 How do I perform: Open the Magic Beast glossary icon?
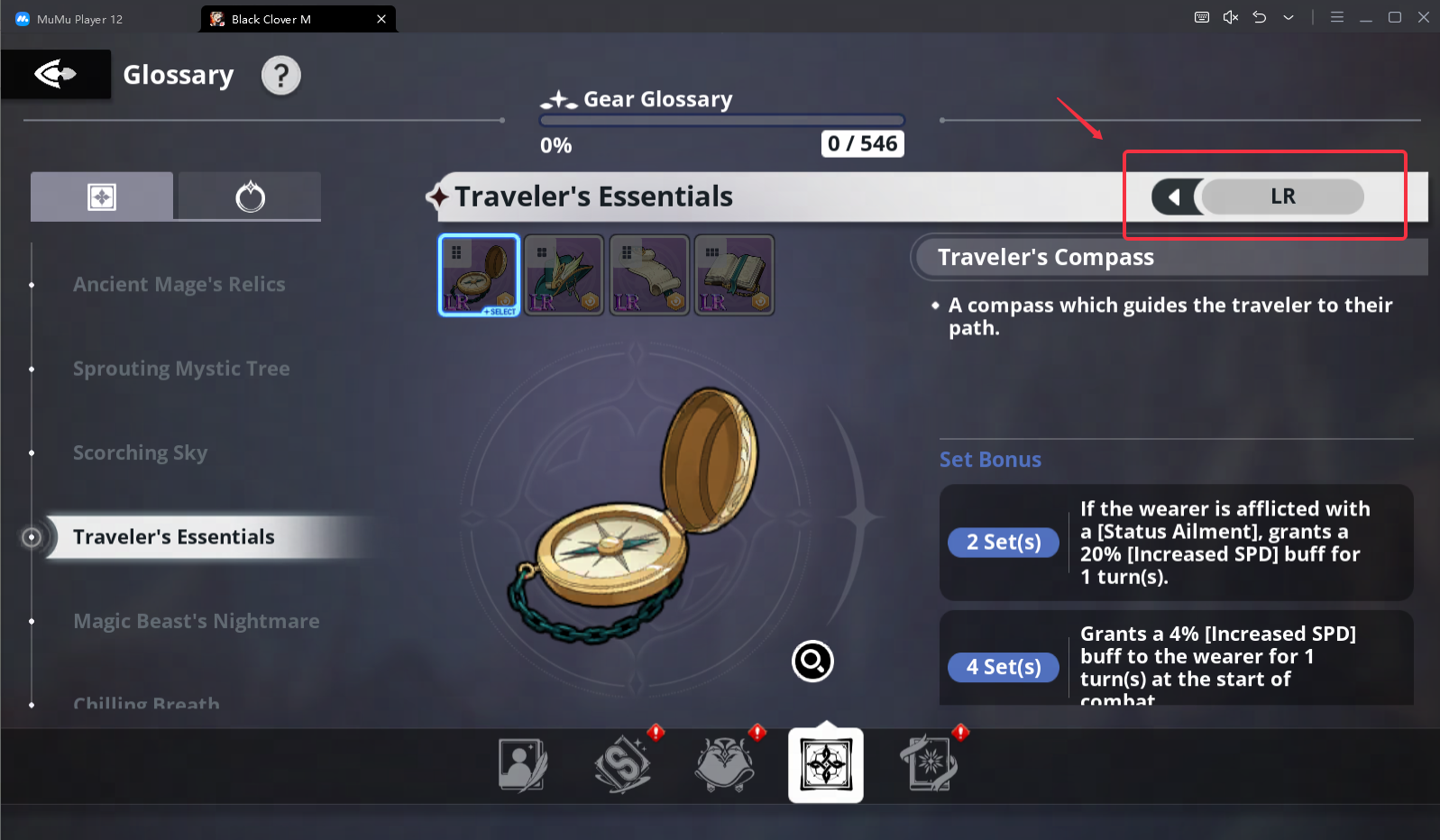724,763
